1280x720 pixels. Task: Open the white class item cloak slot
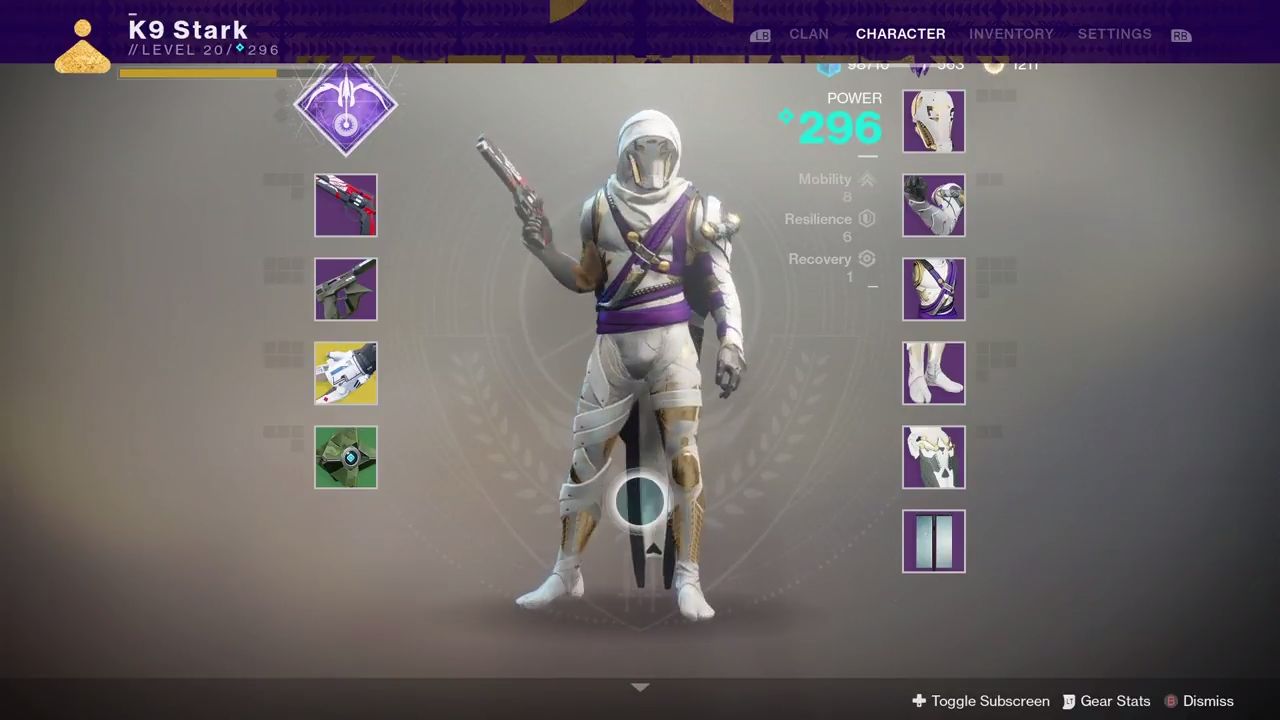pyautogui.click(x=934, y=457)
